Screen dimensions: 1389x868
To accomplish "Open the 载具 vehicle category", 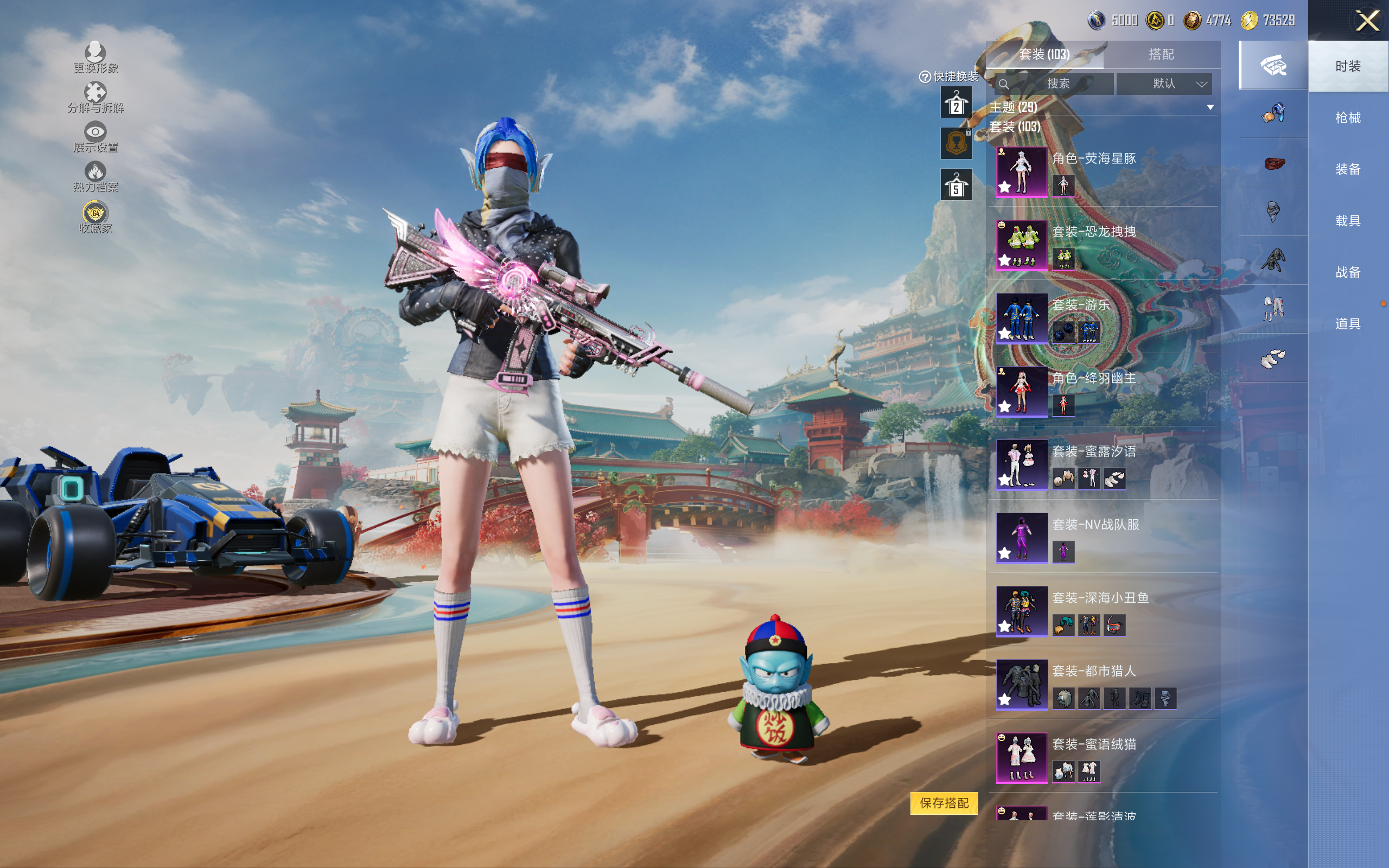I will (1348, 221).
